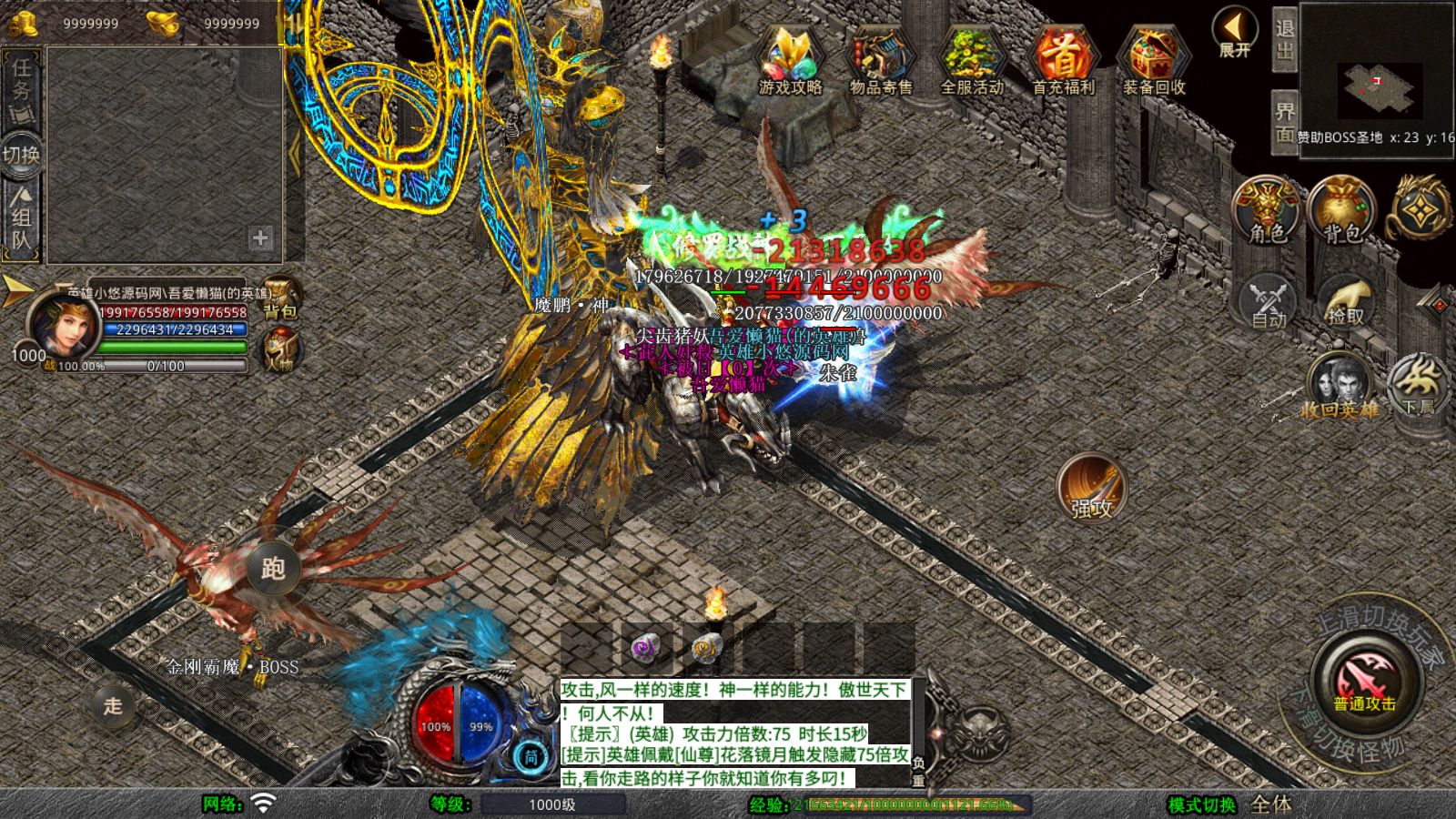Activate the 强攻 strong attack skill icon
The image size is (1456, 819).
[1090, 490]
